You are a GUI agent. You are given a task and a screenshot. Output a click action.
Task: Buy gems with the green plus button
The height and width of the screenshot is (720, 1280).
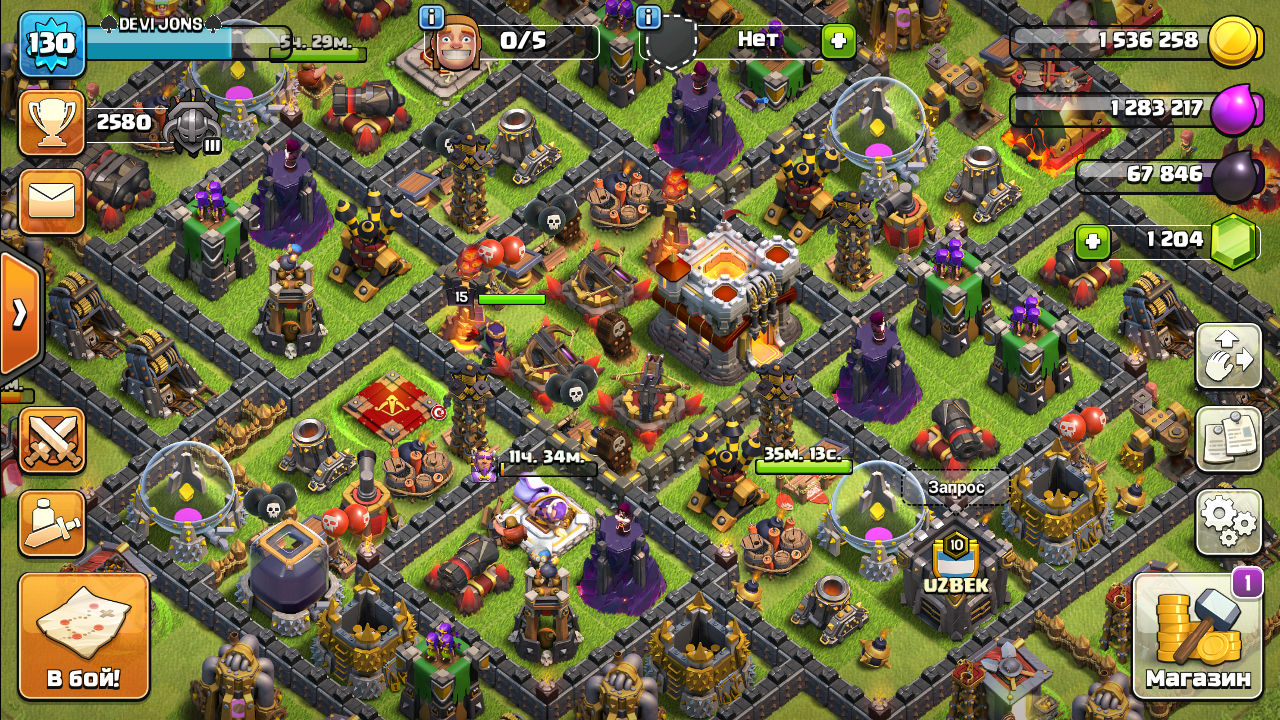1093,241
